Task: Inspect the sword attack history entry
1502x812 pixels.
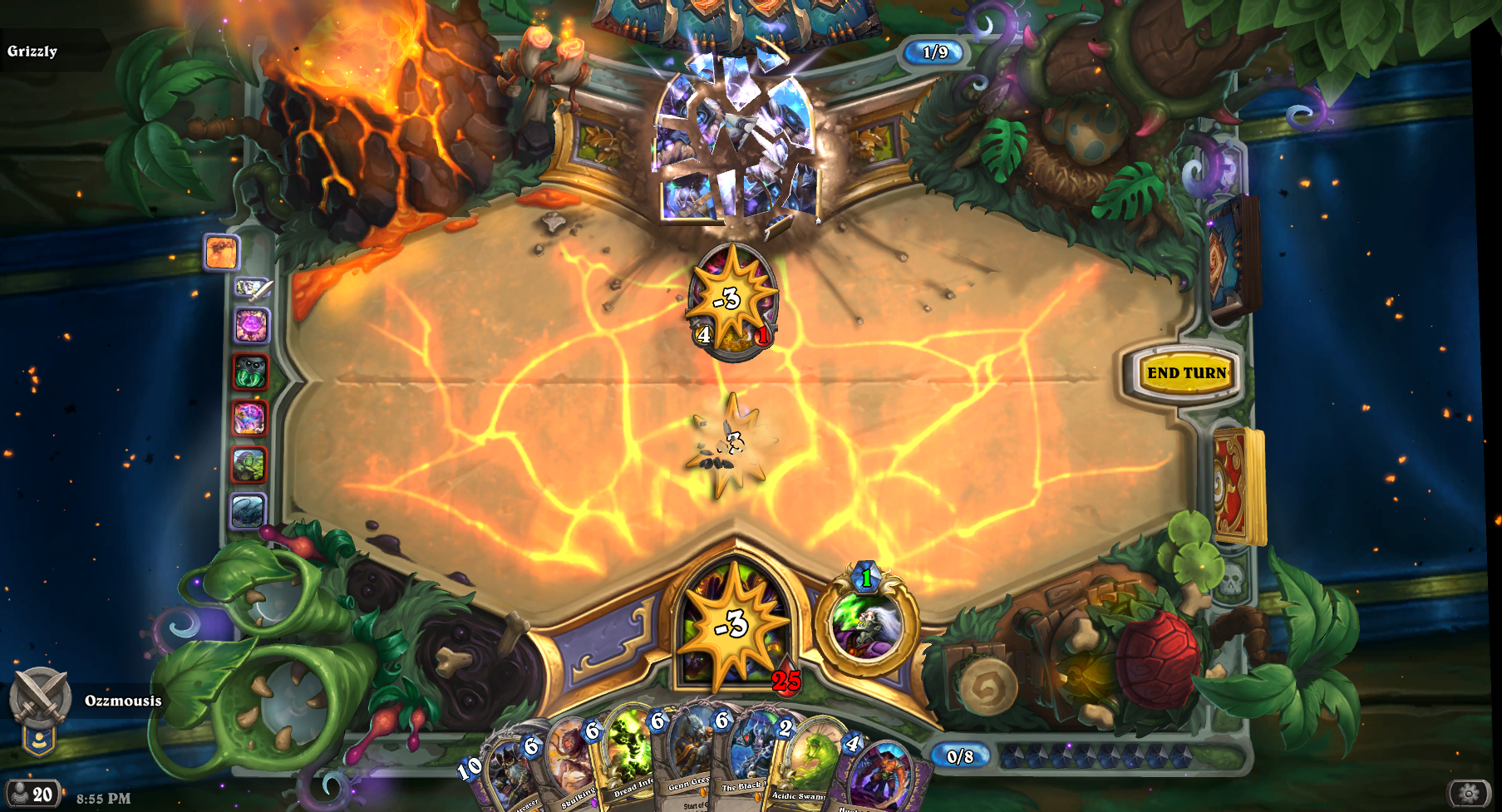Action: 252,288
